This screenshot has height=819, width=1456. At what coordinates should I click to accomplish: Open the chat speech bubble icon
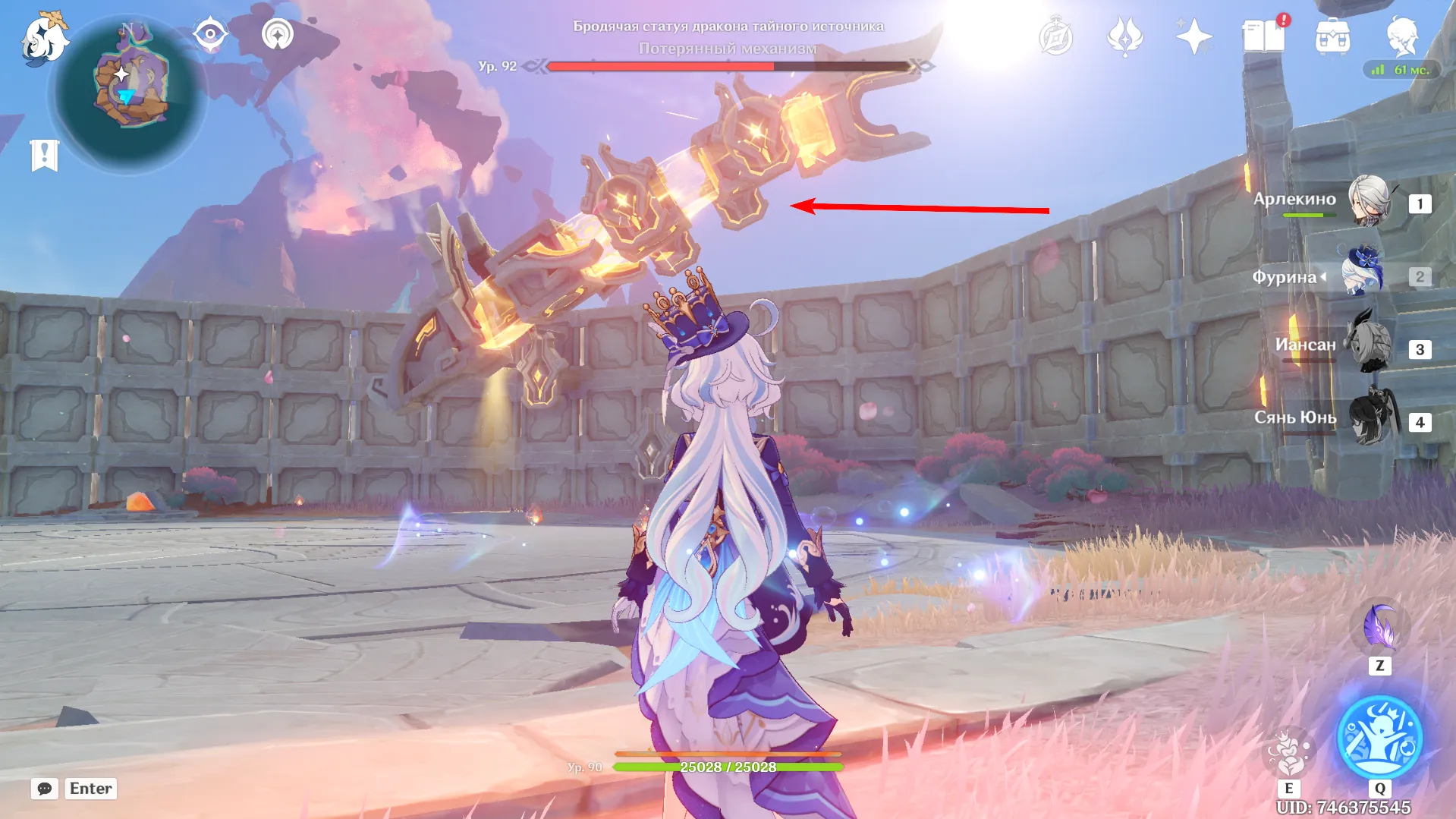pos(46,789)
